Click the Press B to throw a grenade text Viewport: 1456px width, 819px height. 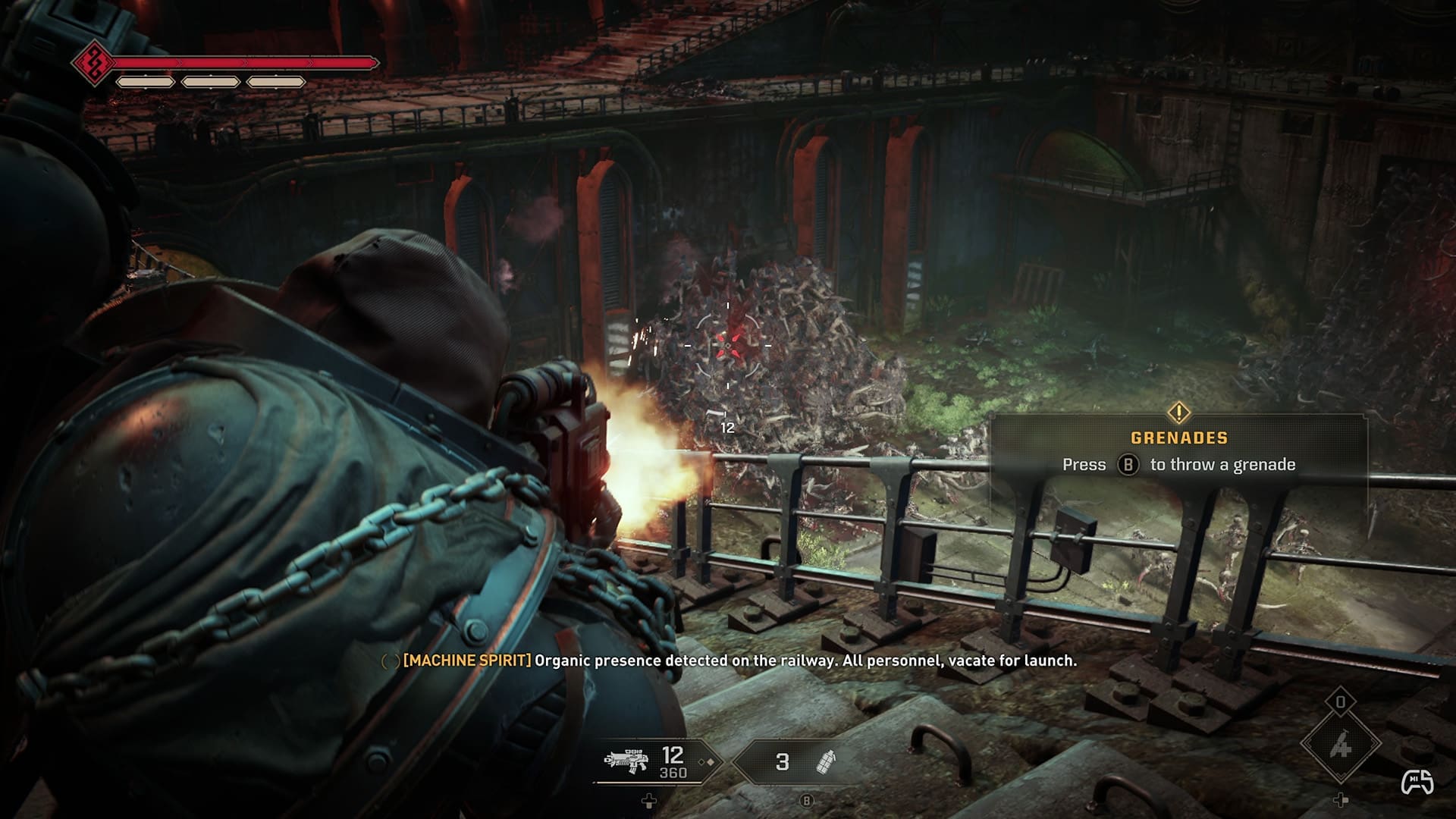1178,465
